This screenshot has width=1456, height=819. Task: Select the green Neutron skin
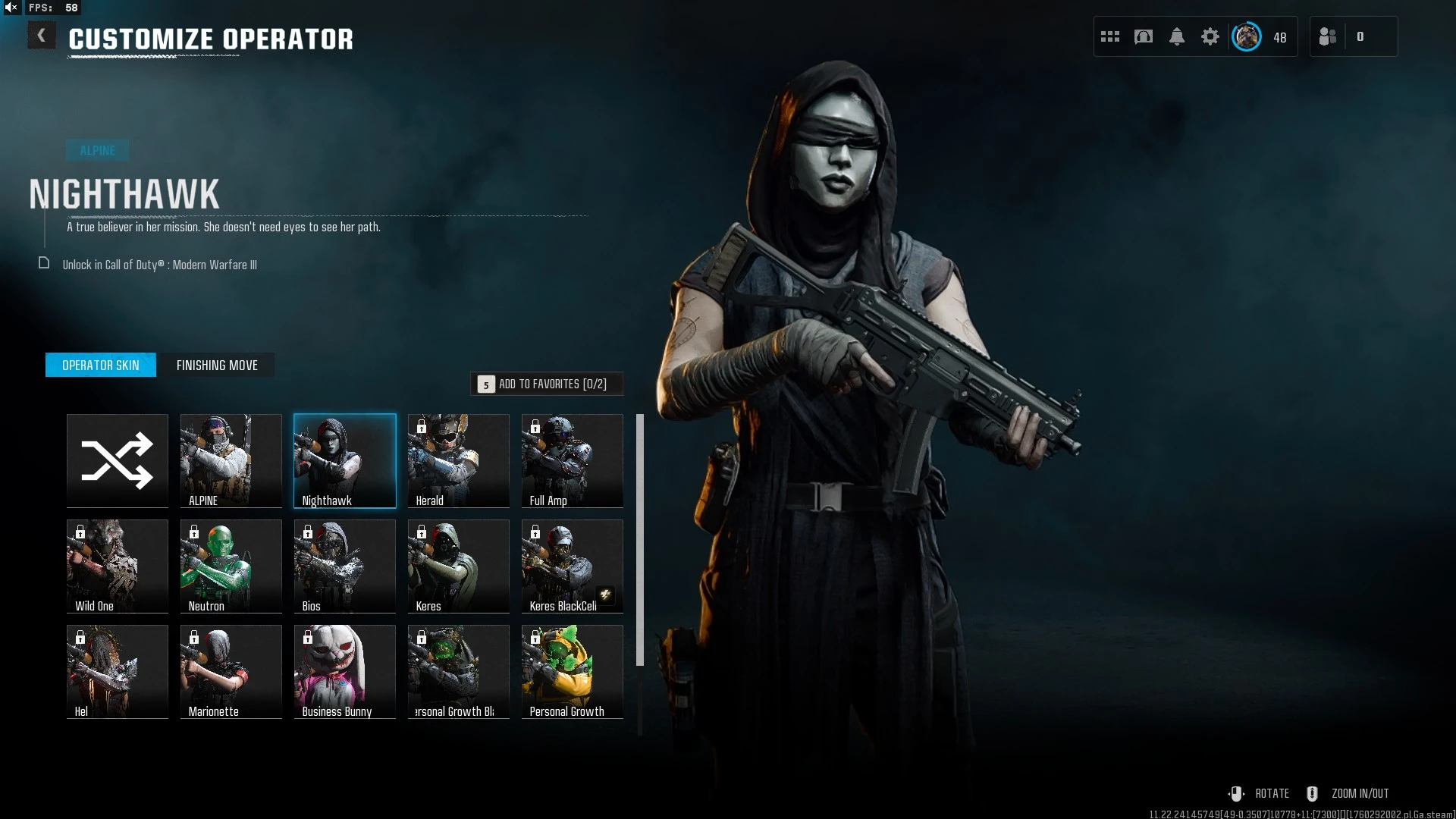pyautogui.click(x=231, y=566)
